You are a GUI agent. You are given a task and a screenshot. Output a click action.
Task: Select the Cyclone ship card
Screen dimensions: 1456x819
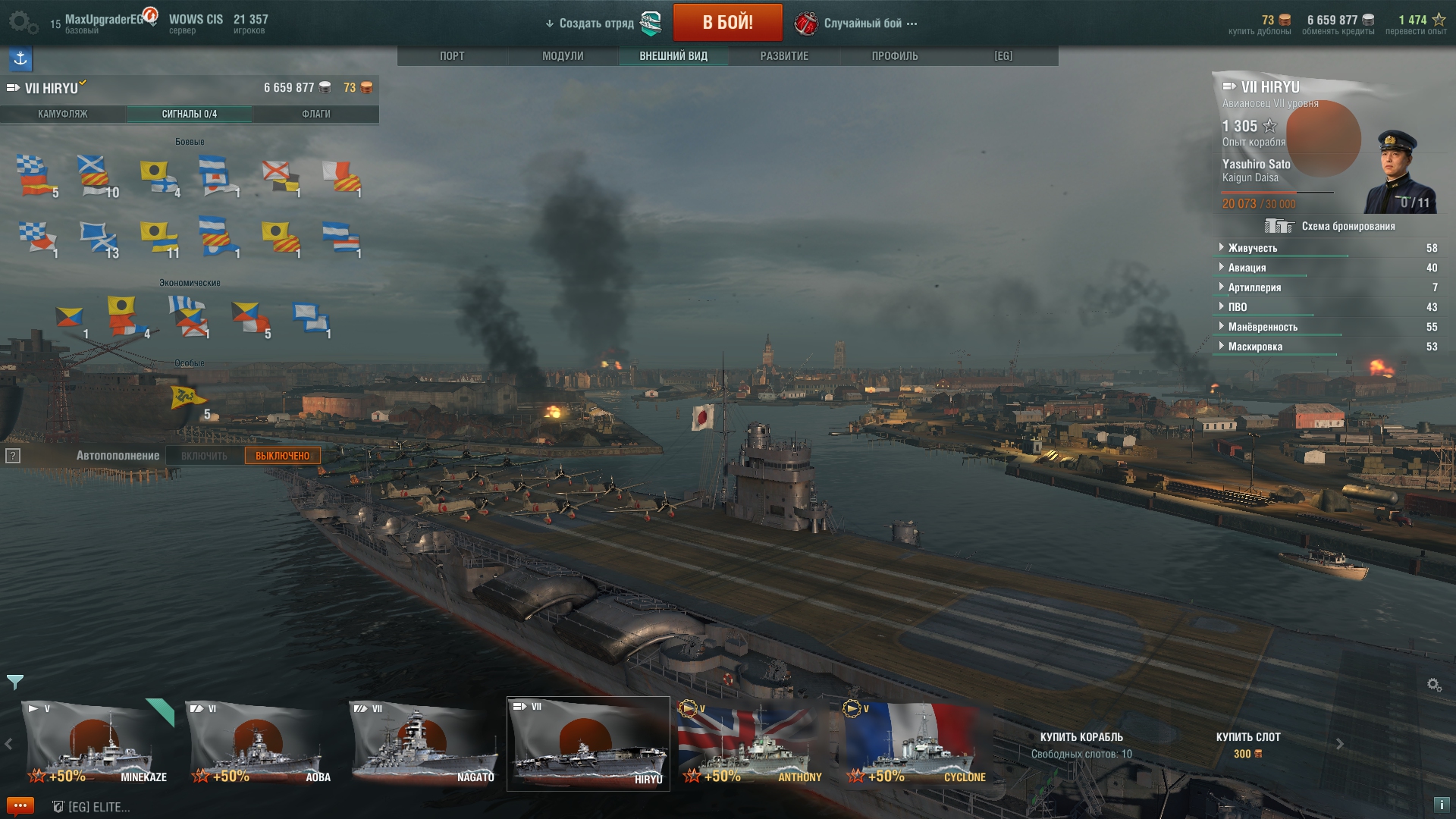tap(916, 744)
